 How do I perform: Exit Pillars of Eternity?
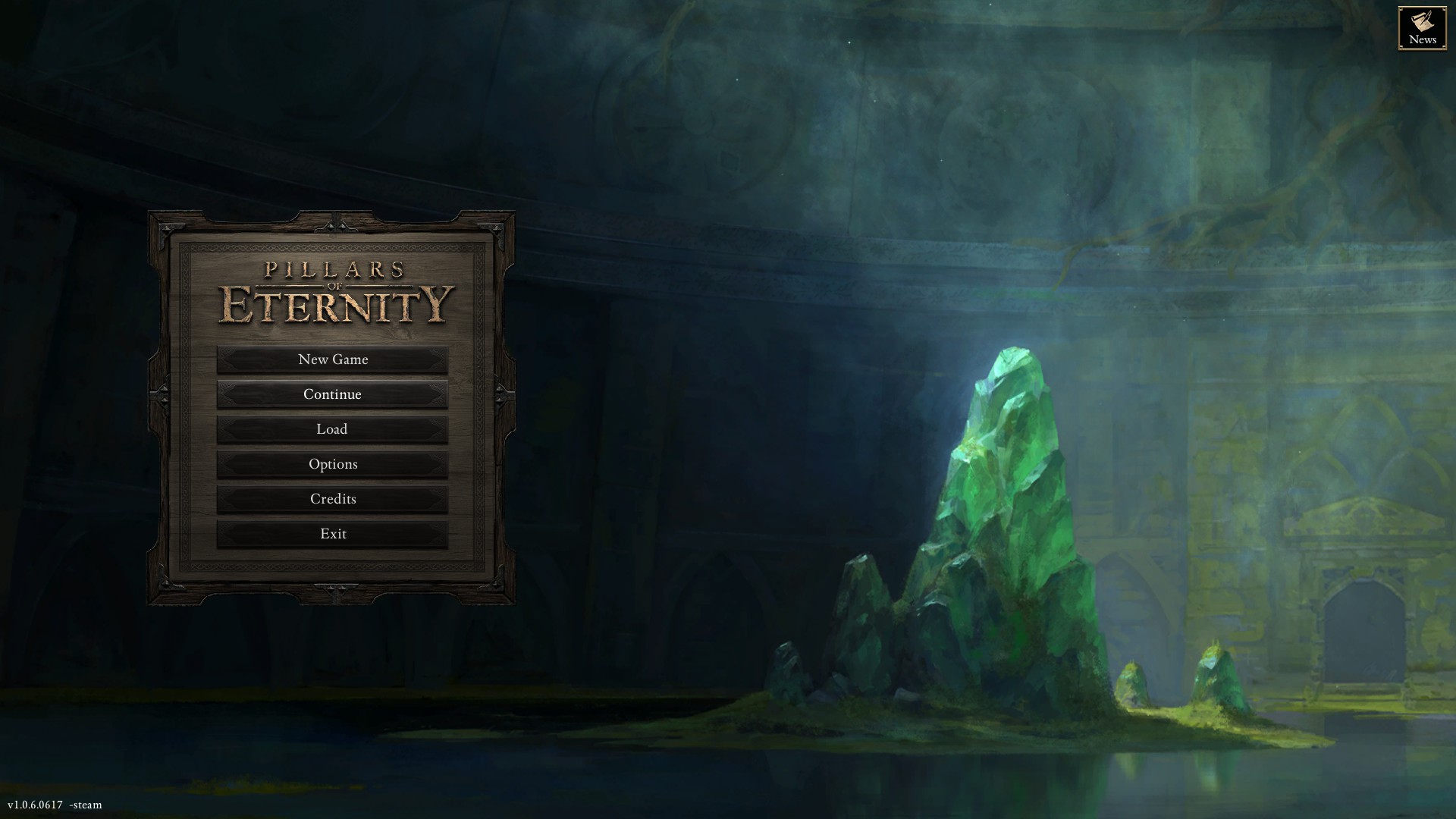point(334,534)
